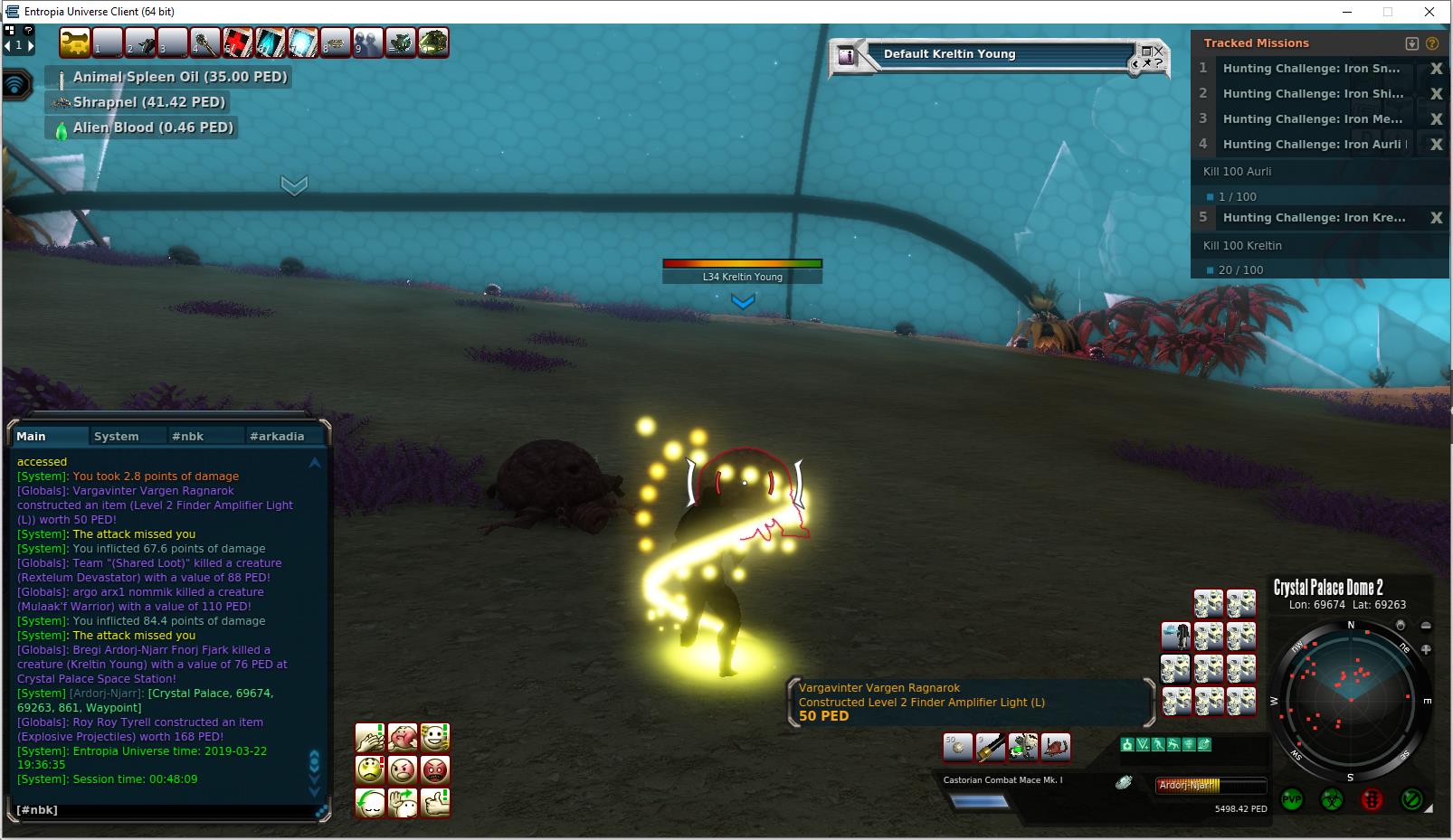
Task: Open the yellow wrench action library icon
Action: pyautogui.click(x=75, y=42)
